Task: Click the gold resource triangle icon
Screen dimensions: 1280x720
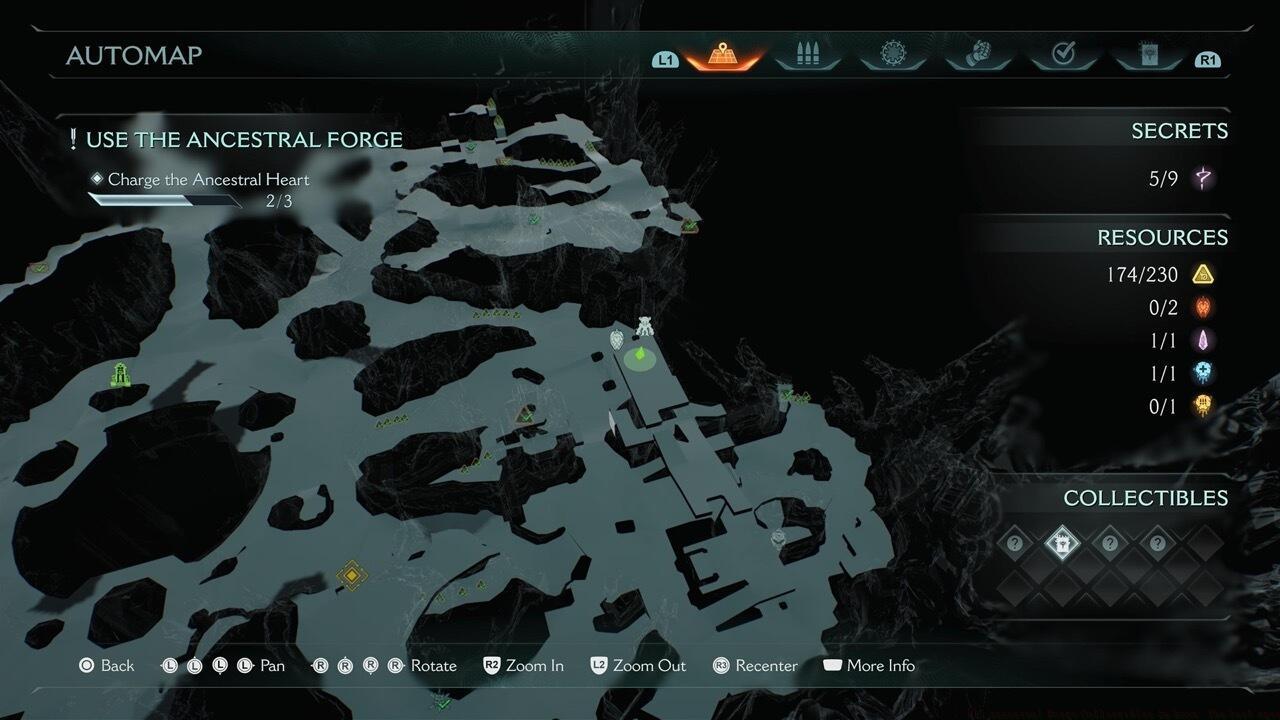Action: [1203, 274]
